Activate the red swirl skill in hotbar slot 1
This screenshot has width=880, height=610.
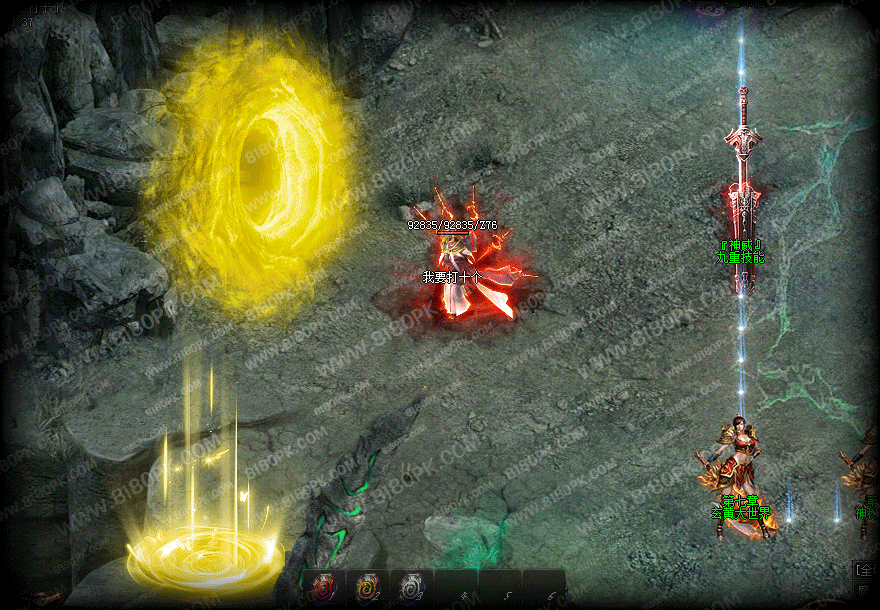324,588
